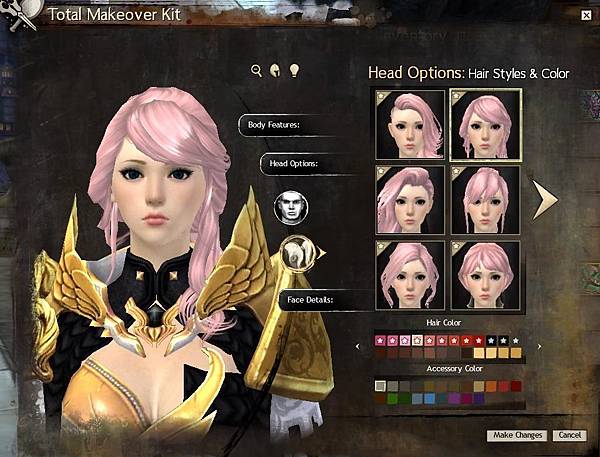Pick the side-shaved swept hairstyle thumbnail
The height and width of the screenshot is (457, 600).
click(410, 124)
